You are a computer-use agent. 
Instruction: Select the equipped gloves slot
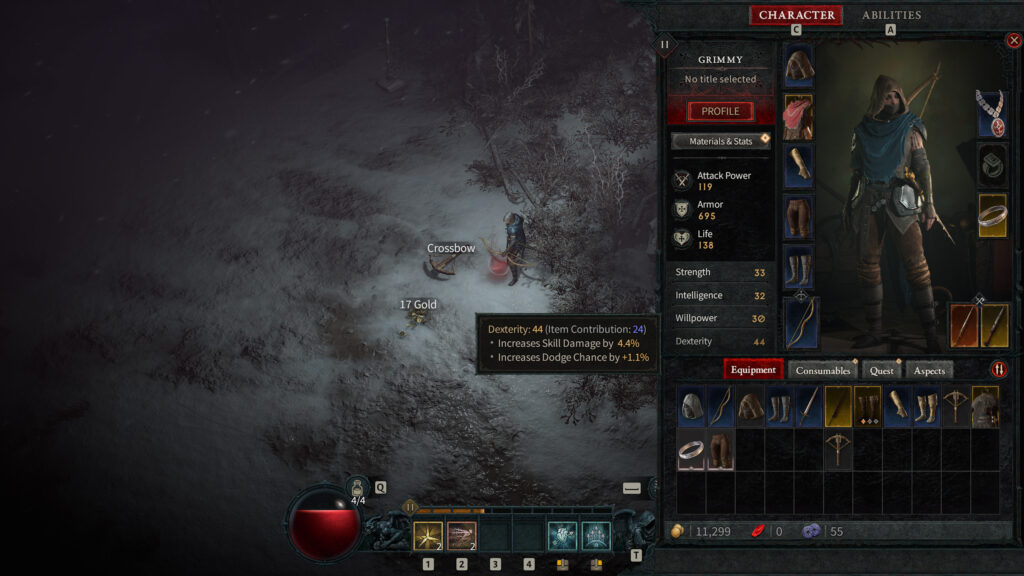pos(798,167)
